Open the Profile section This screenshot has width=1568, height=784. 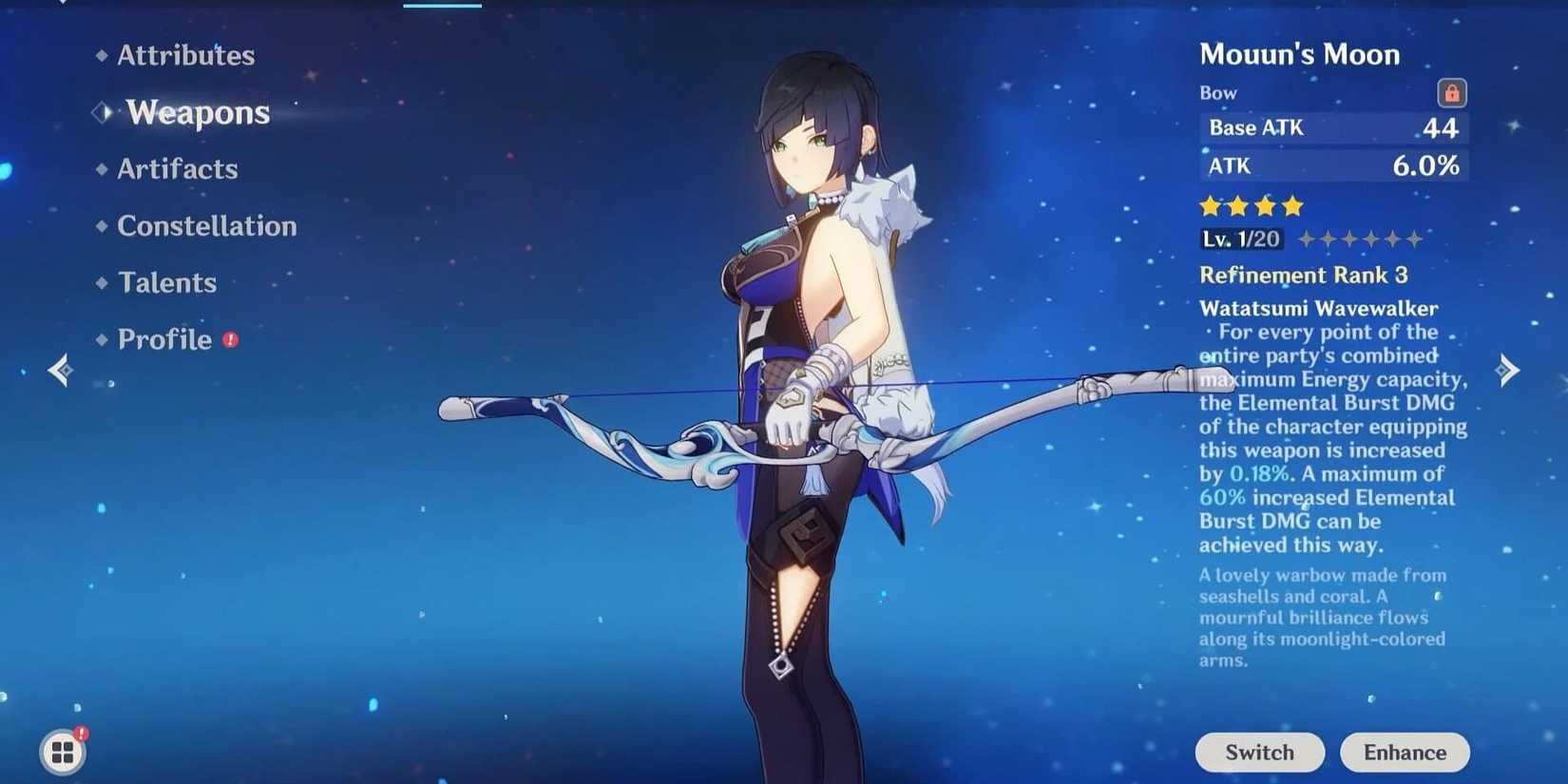[x=164, y=339]
